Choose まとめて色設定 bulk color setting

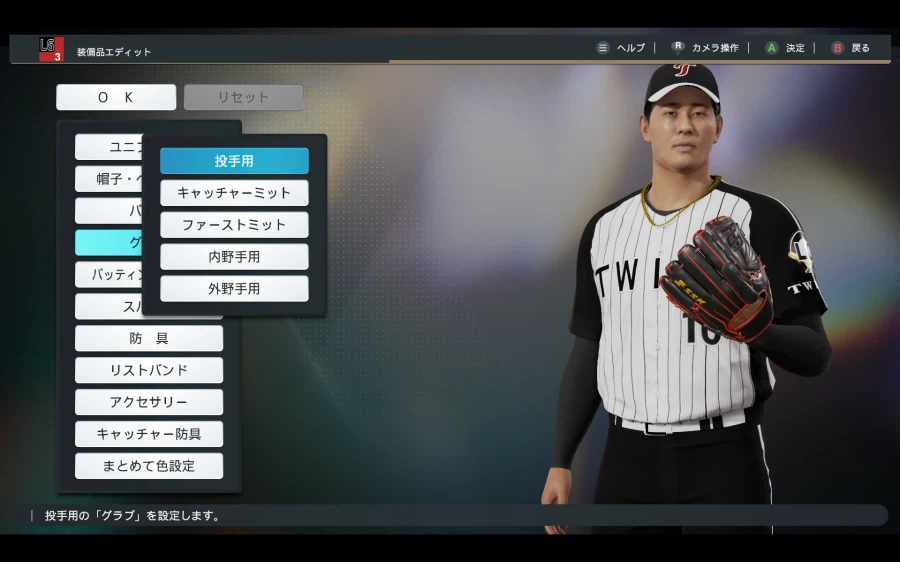point(149,466)
